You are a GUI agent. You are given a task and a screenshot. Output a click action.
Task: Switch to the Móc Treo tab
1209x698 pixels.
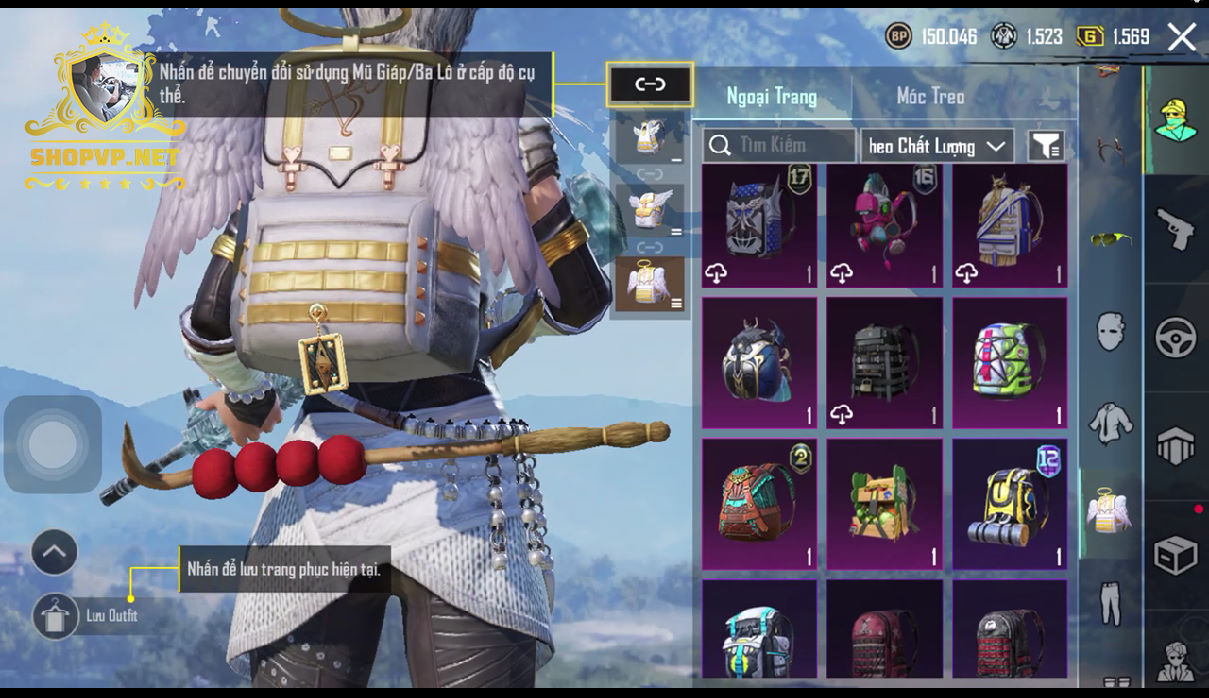tap(930, 96)
